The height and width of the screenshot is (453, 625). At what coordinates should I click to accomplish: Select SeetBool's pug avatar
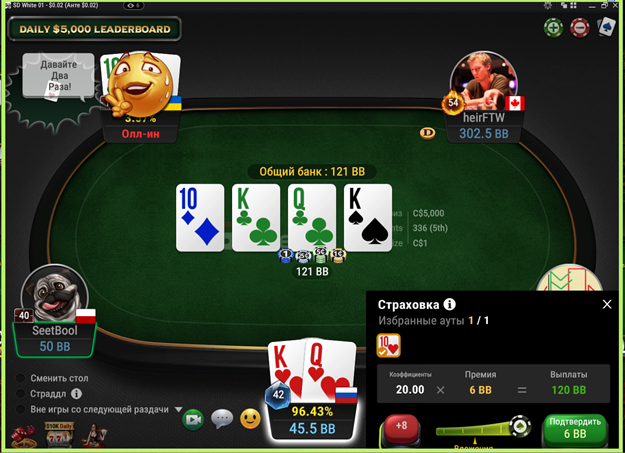pos(57,297)
